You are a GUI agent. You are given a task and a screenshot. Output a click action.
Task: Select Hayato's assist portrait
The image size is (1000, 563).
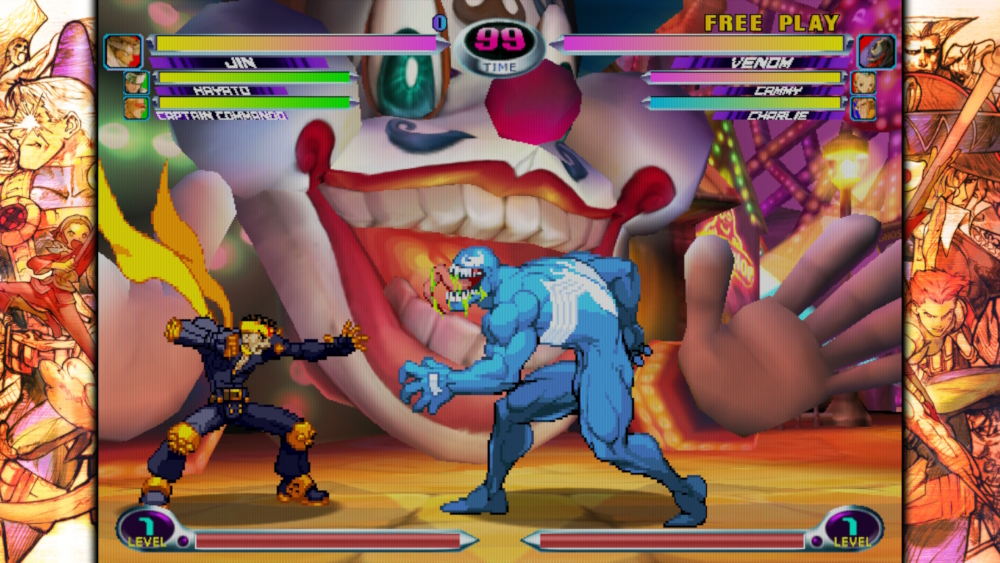(136, 82)
